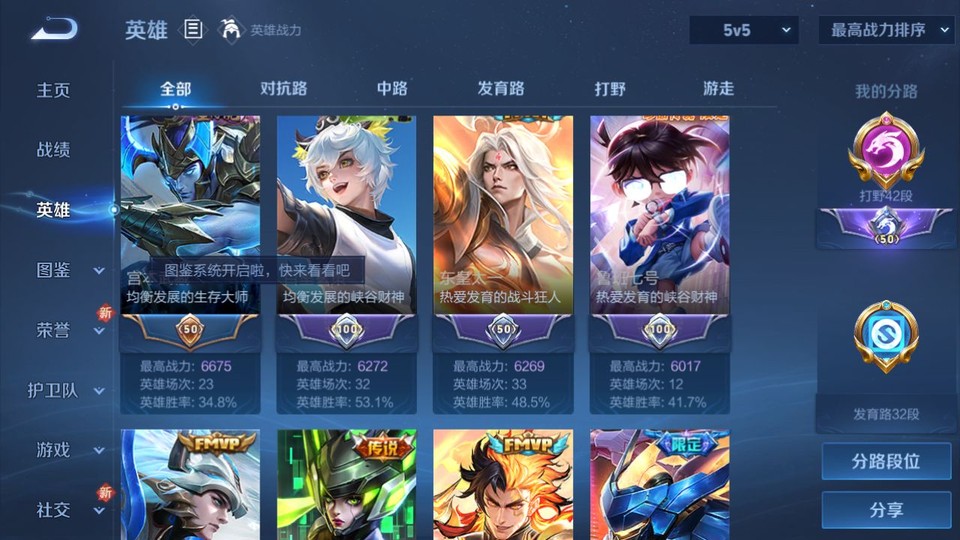960x540 pixels.
Task: Switch to the 中路 tab
Action: click(392, 88)
